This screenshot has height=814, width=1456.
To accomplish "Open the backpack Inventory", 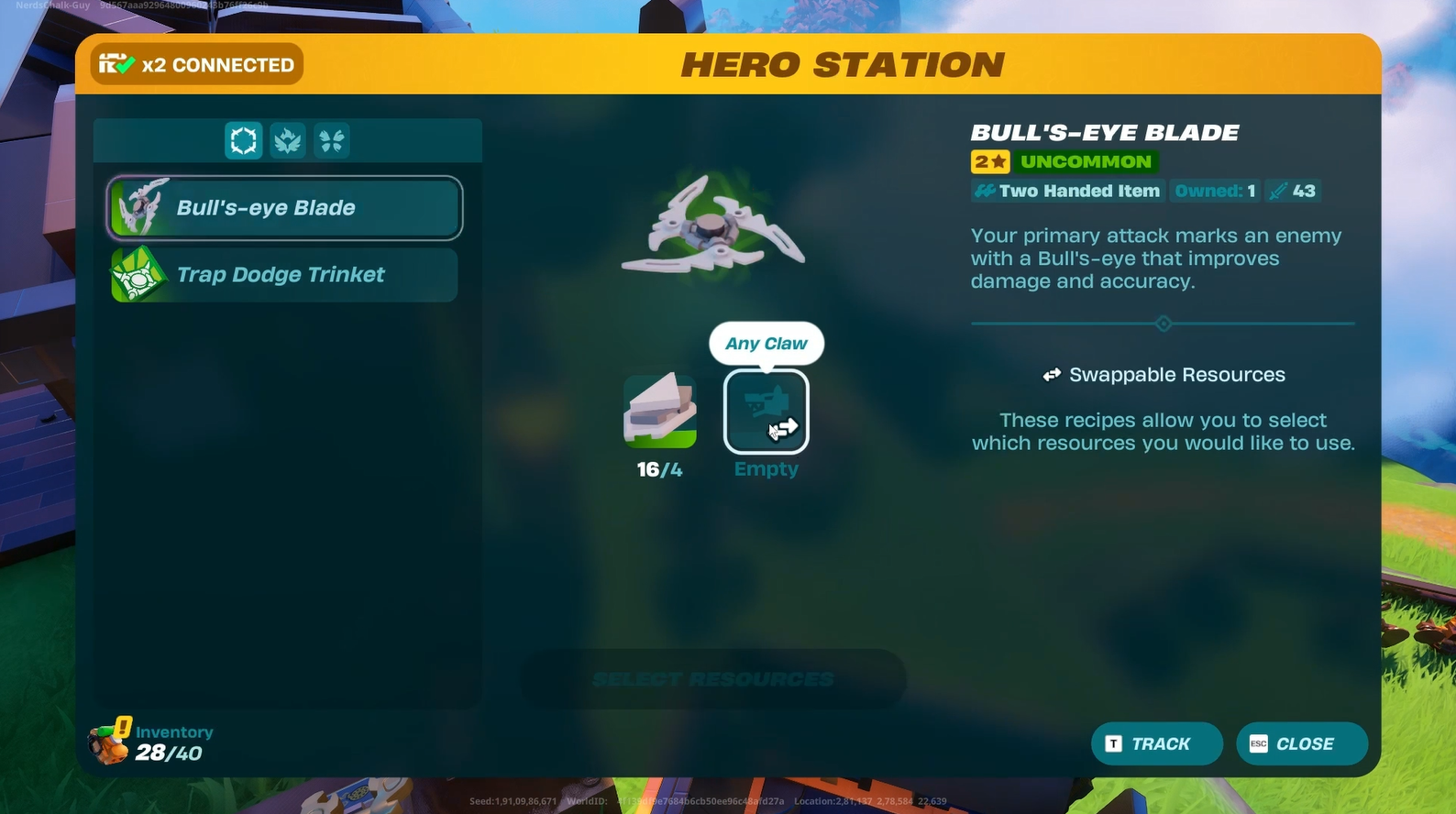I will (152, 742).
